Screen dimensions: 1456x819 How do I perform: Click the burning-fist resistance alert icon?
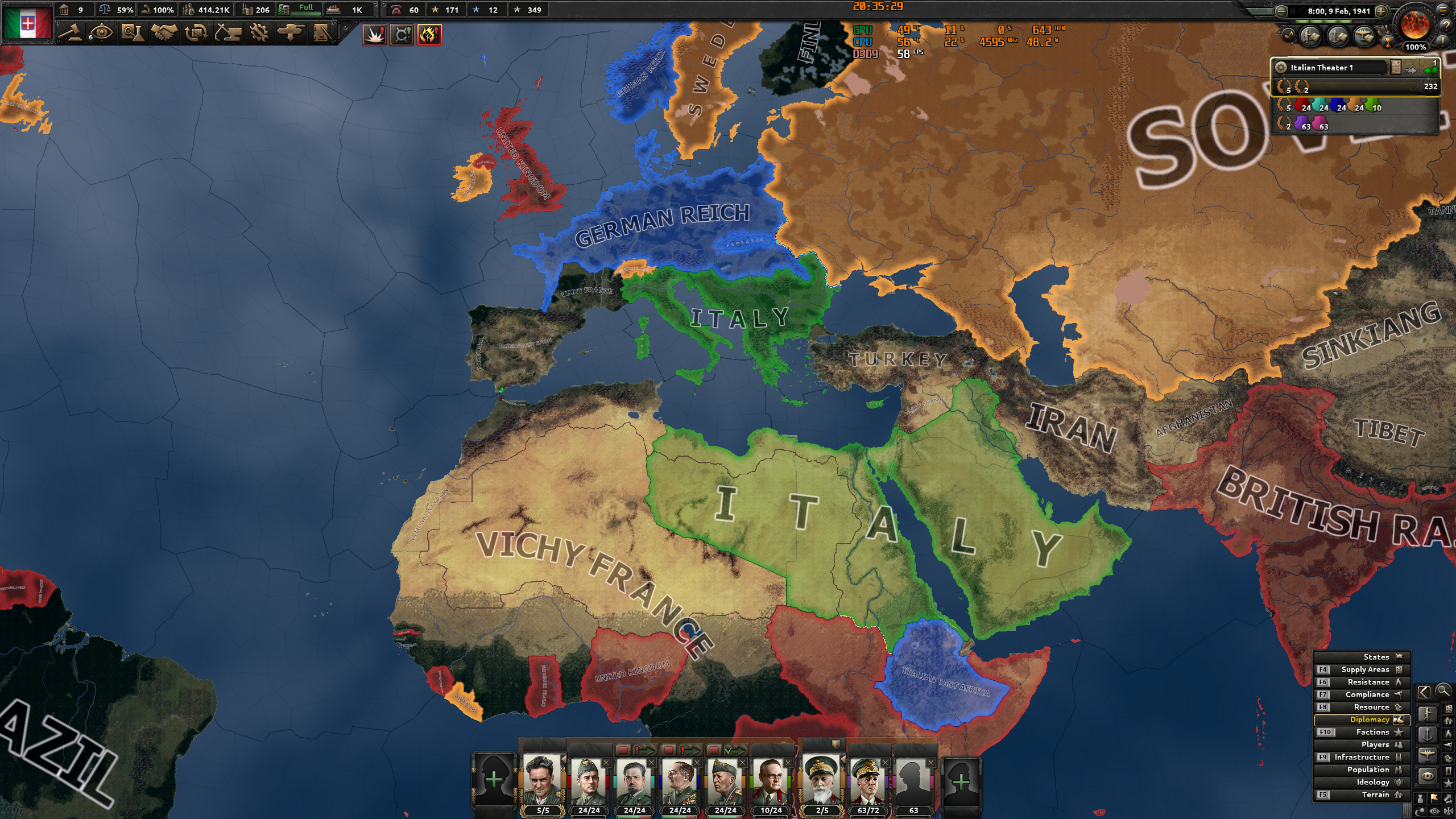pos(430,35)
